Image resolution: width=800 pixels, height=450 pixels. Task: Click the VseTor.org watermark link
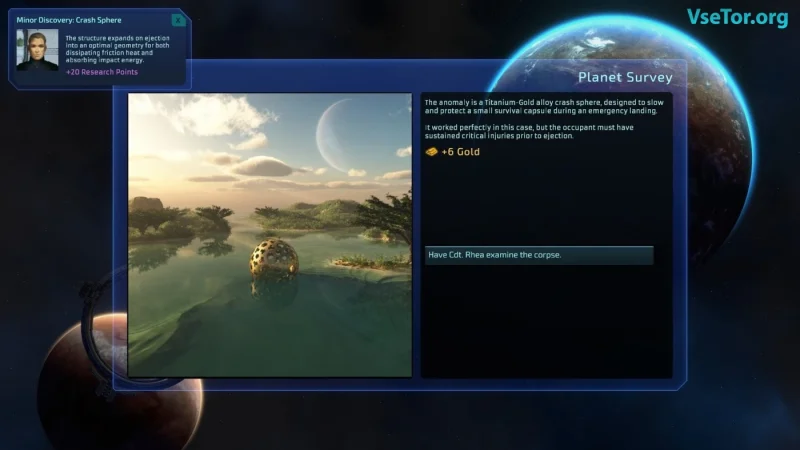click(737, 17)
